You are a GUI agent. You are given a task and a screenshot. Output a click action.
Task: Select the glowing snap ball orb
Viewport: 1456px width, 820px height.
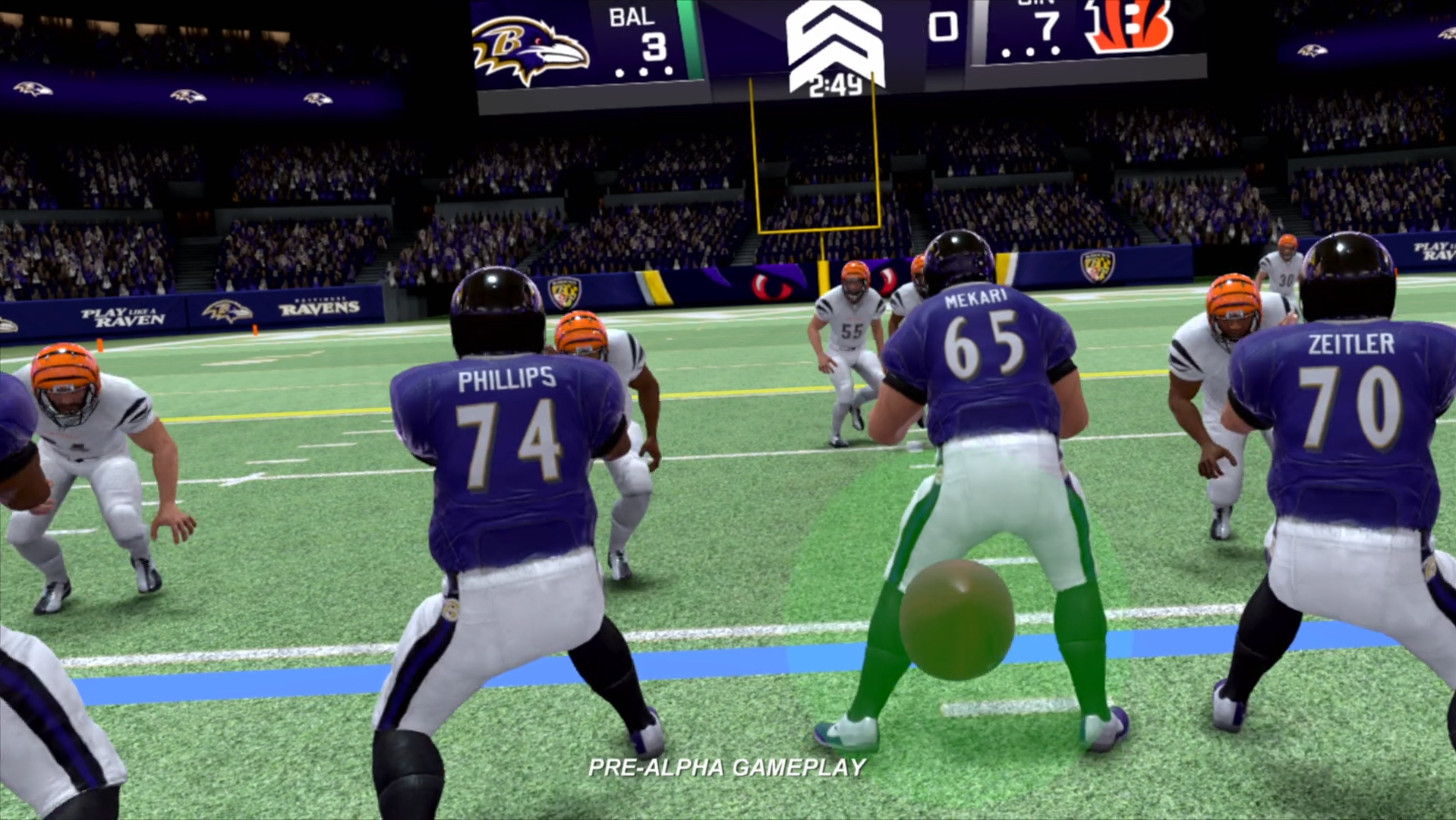956,619
